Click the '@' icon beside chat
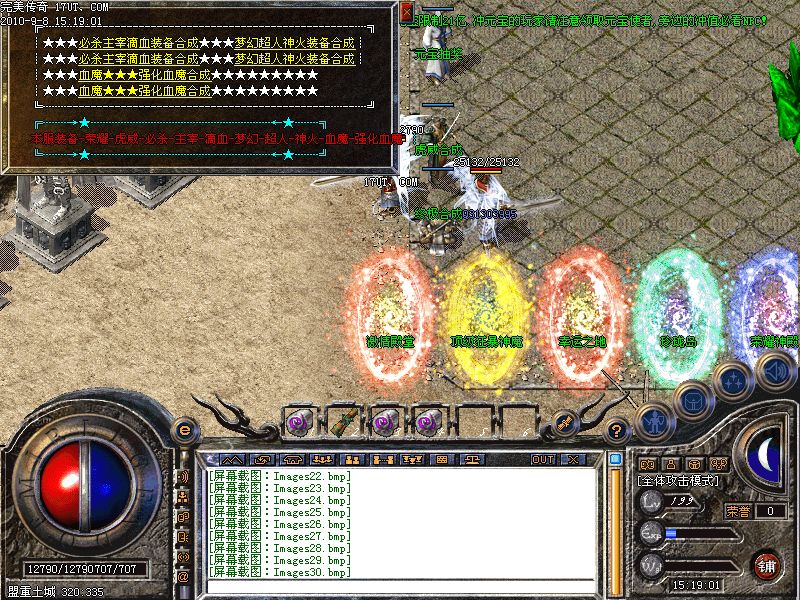The width and height of the screenshot is (800, 600). pos(183,577)
